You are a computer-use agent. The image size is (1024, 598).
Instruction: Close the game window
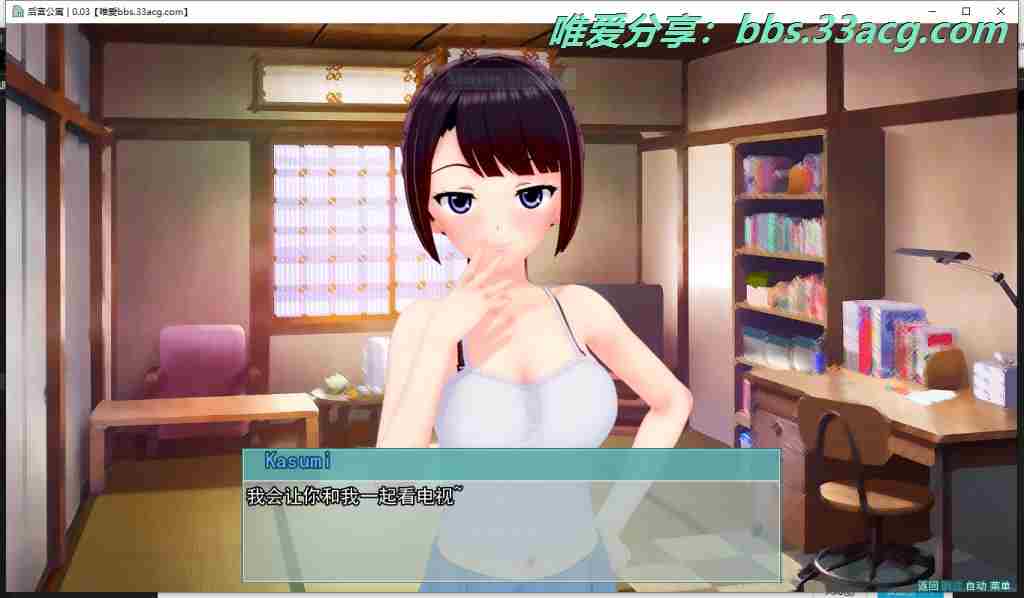coord(1003,11)
